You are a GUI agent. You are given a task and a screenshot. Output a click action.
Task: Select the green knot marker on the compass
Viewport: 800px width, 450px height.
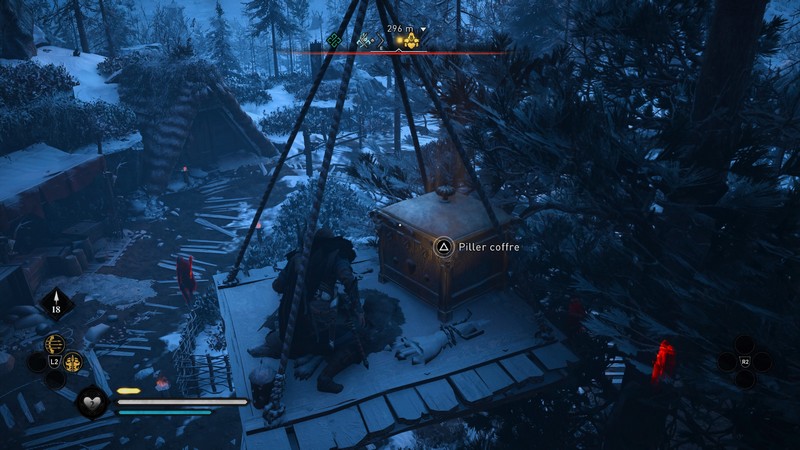[x=335, y=40]
